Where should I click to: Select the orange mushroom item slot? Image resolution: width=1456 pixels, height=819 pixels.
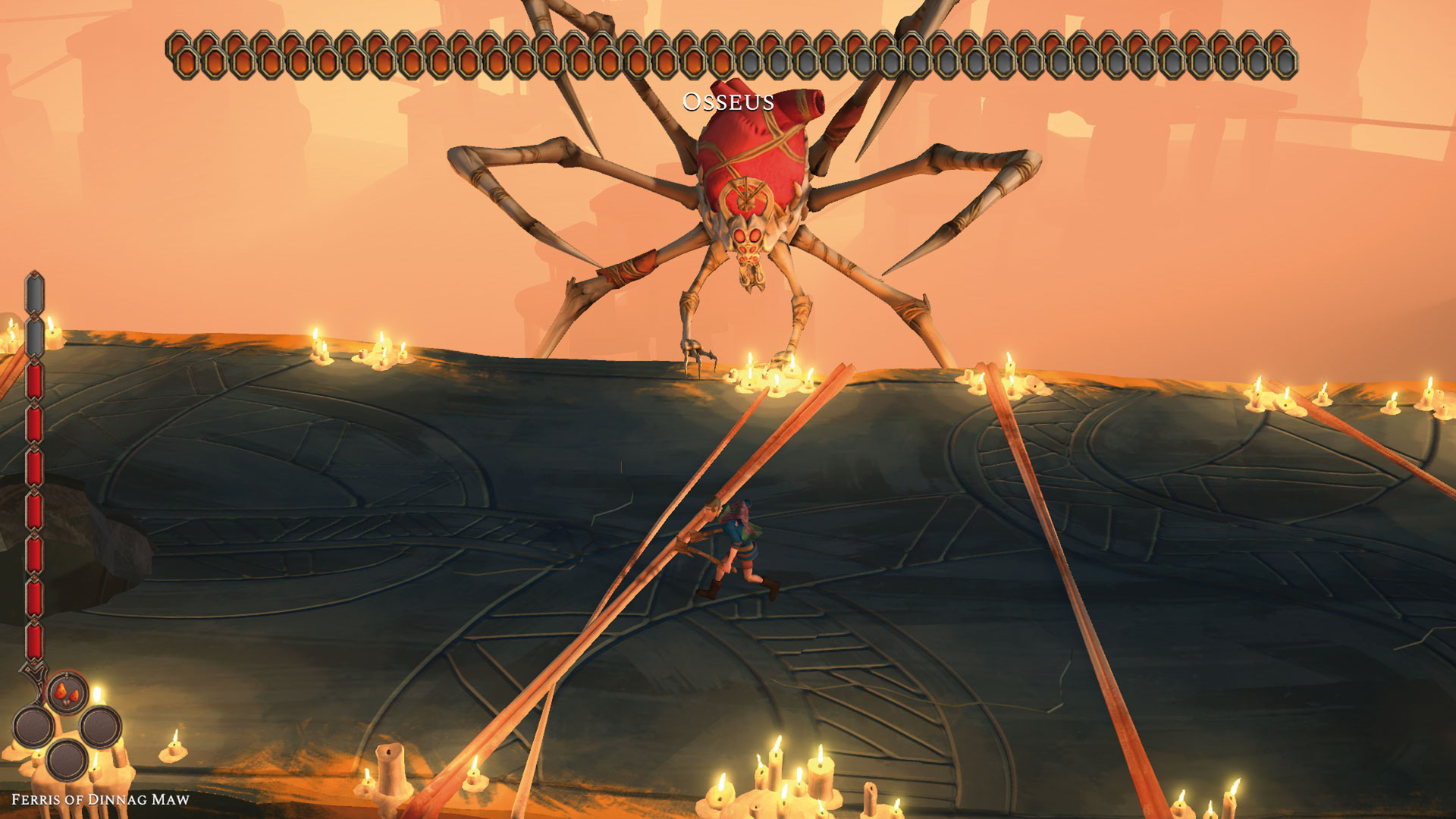point(68,693)
